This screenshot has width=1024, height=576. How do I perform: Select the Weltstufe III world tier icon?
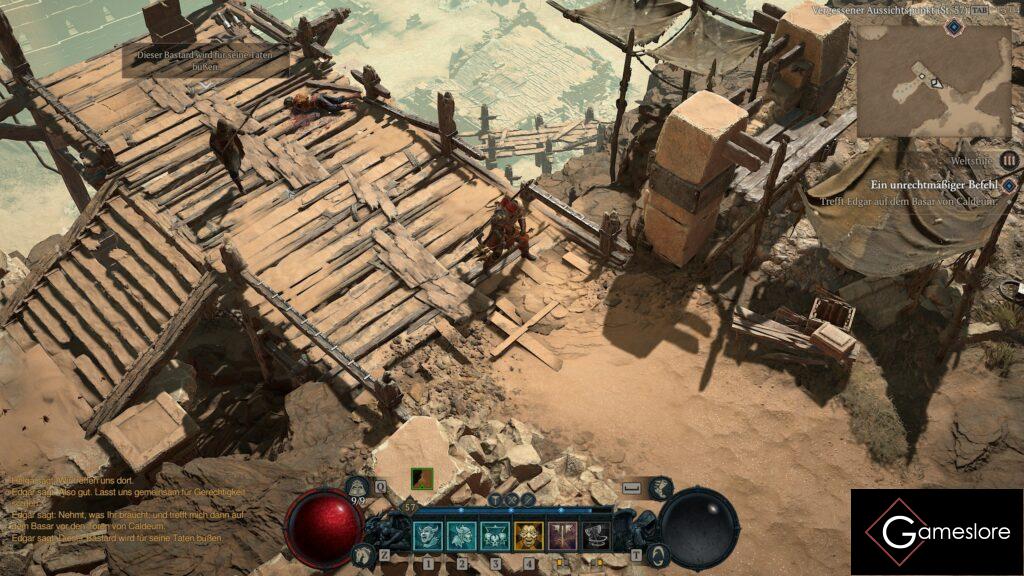[1008, 159]
